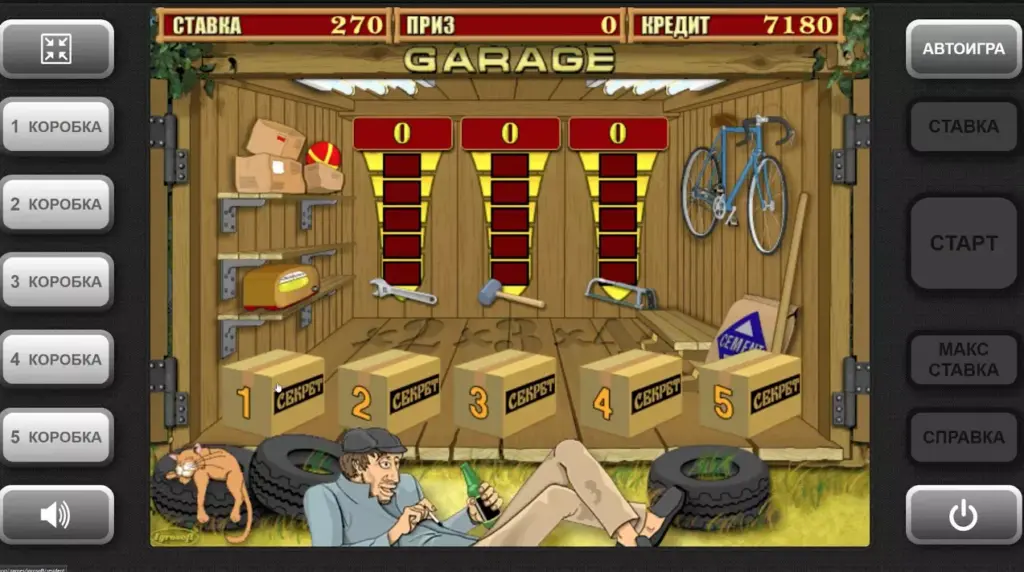1024x572 pixels.
Task: Open secret box number 2
Action: coord(390,393)
